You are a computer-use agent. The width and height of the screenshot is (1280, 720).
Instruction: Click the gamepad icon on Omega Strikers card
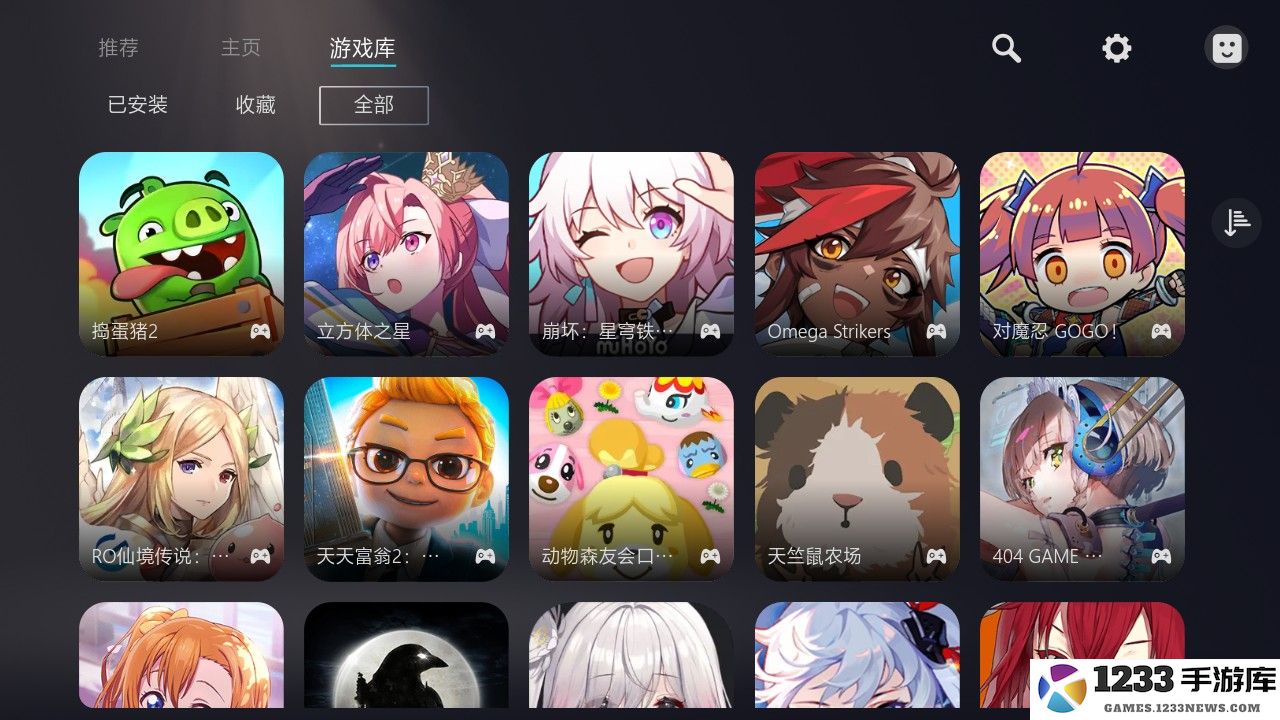point(935,331)
